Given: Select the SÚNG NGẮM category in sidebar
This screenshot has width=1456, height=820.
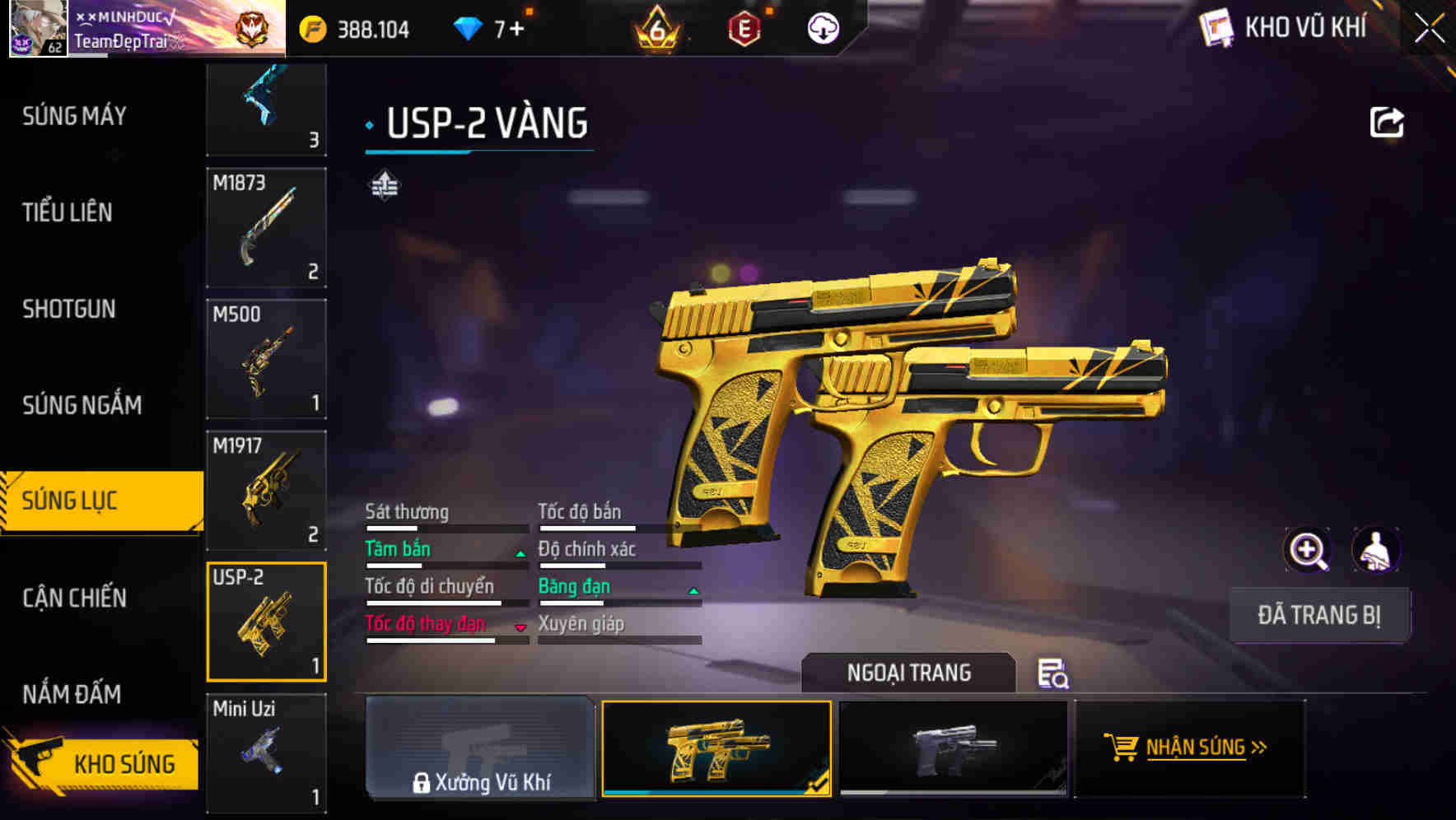Looking at the screenshot, I should pos(82,405).
